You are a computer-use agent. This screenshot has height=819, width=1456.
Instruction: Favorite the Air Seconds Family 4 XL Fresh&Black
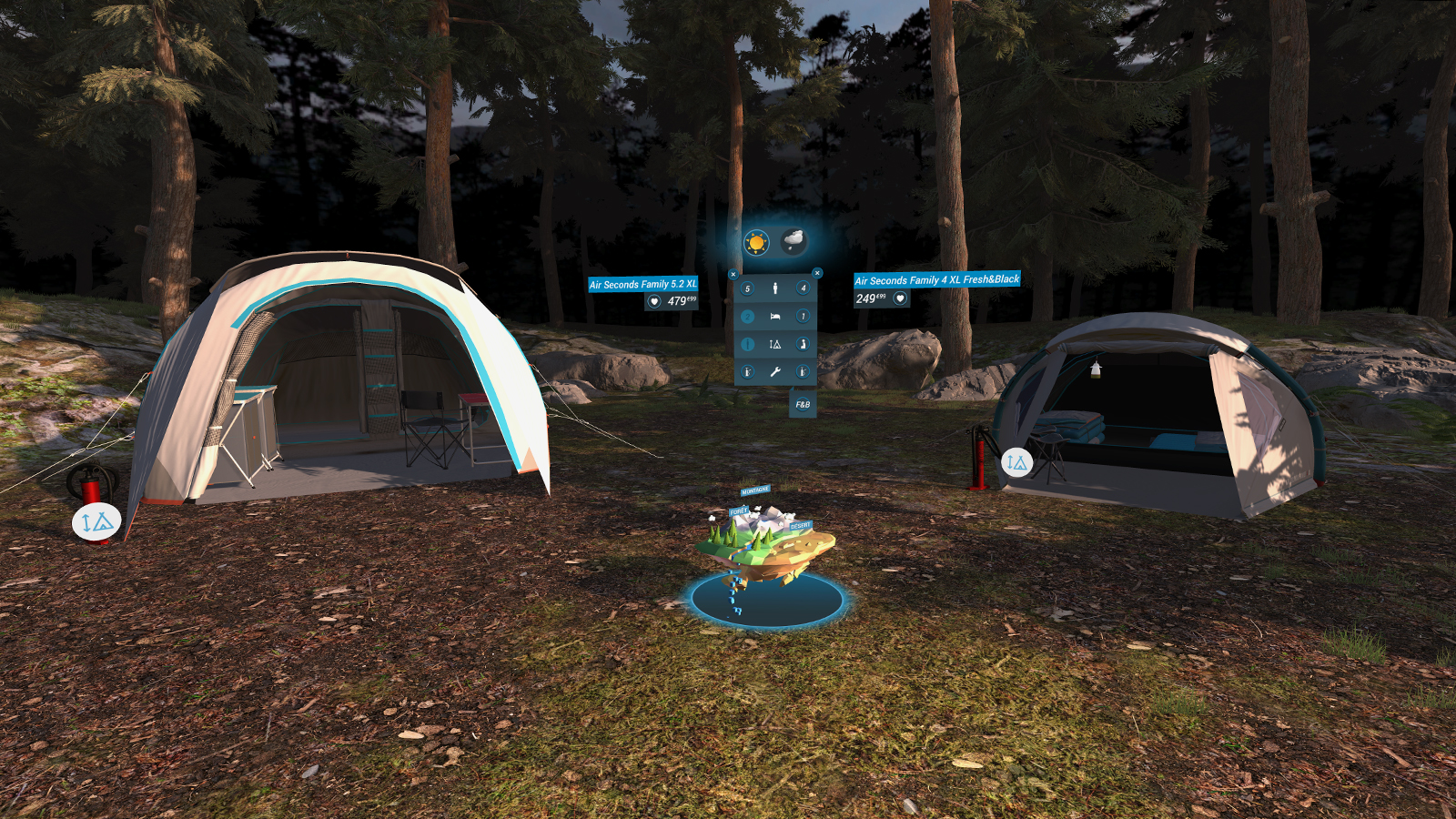pyautogui.click(x=900, y=298)
